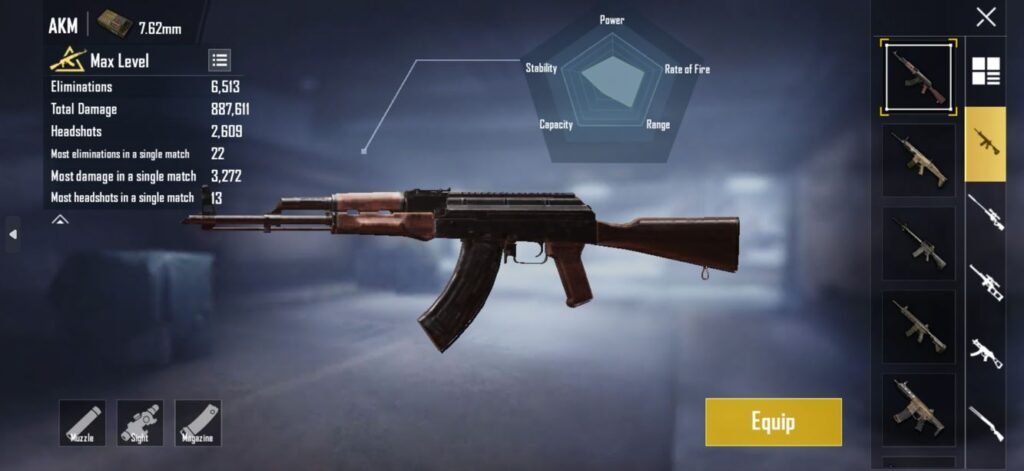Switch to the grid all-categories tab
Image resolution: width=1024 pixels, height=471 pixels.
986,72
